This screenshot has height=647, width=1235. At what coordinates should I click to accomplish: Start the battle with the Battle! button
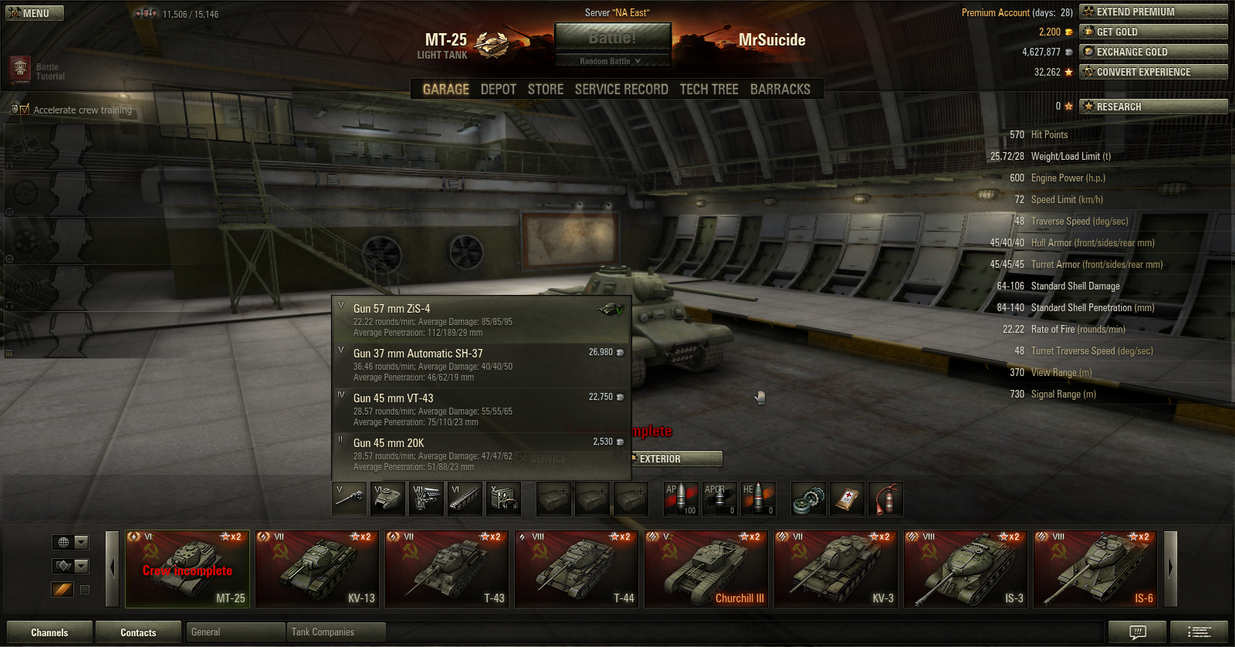[612, 37]
